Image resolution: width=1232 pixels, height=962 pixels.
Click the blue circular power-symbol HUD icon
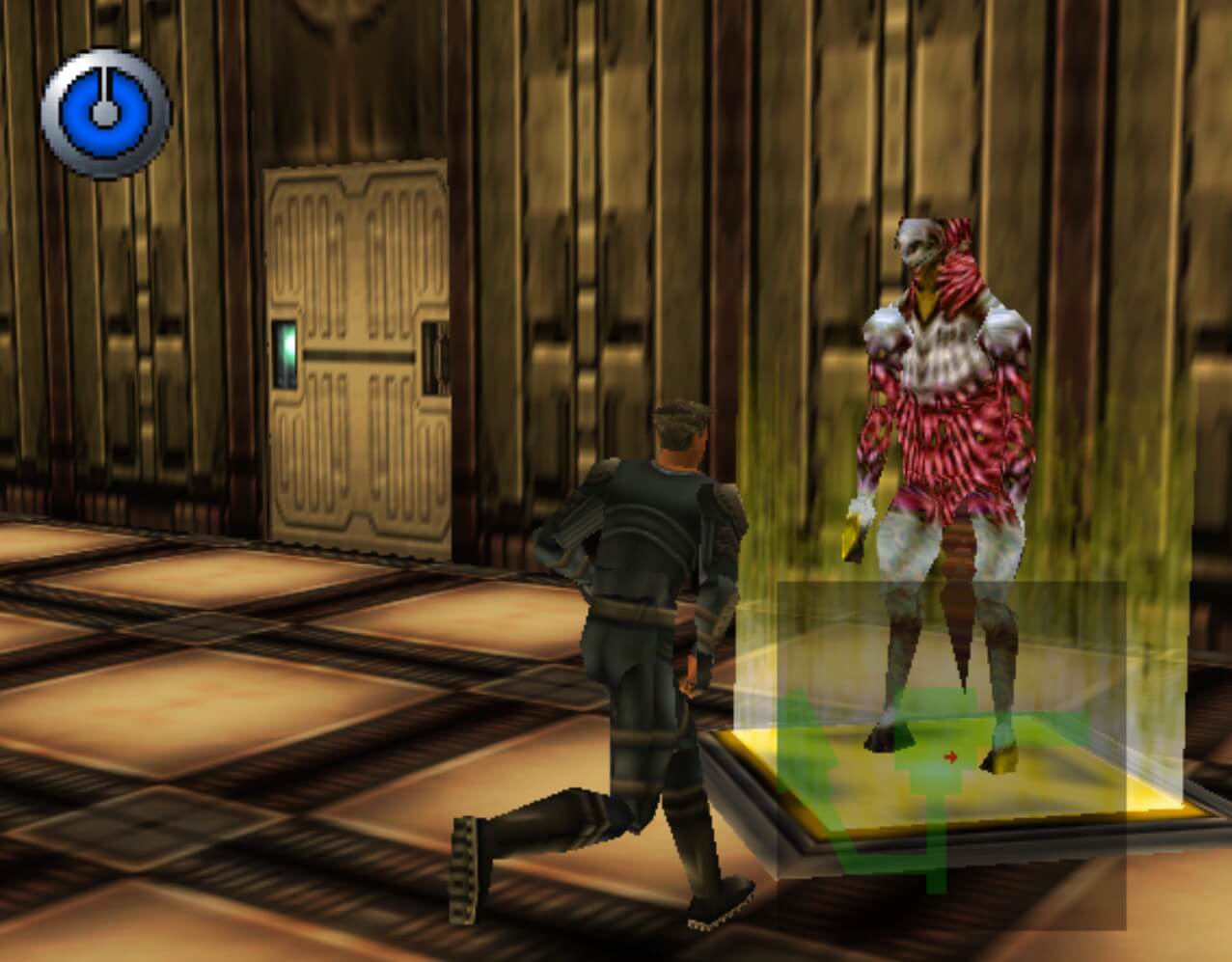(x=105, y=112)
